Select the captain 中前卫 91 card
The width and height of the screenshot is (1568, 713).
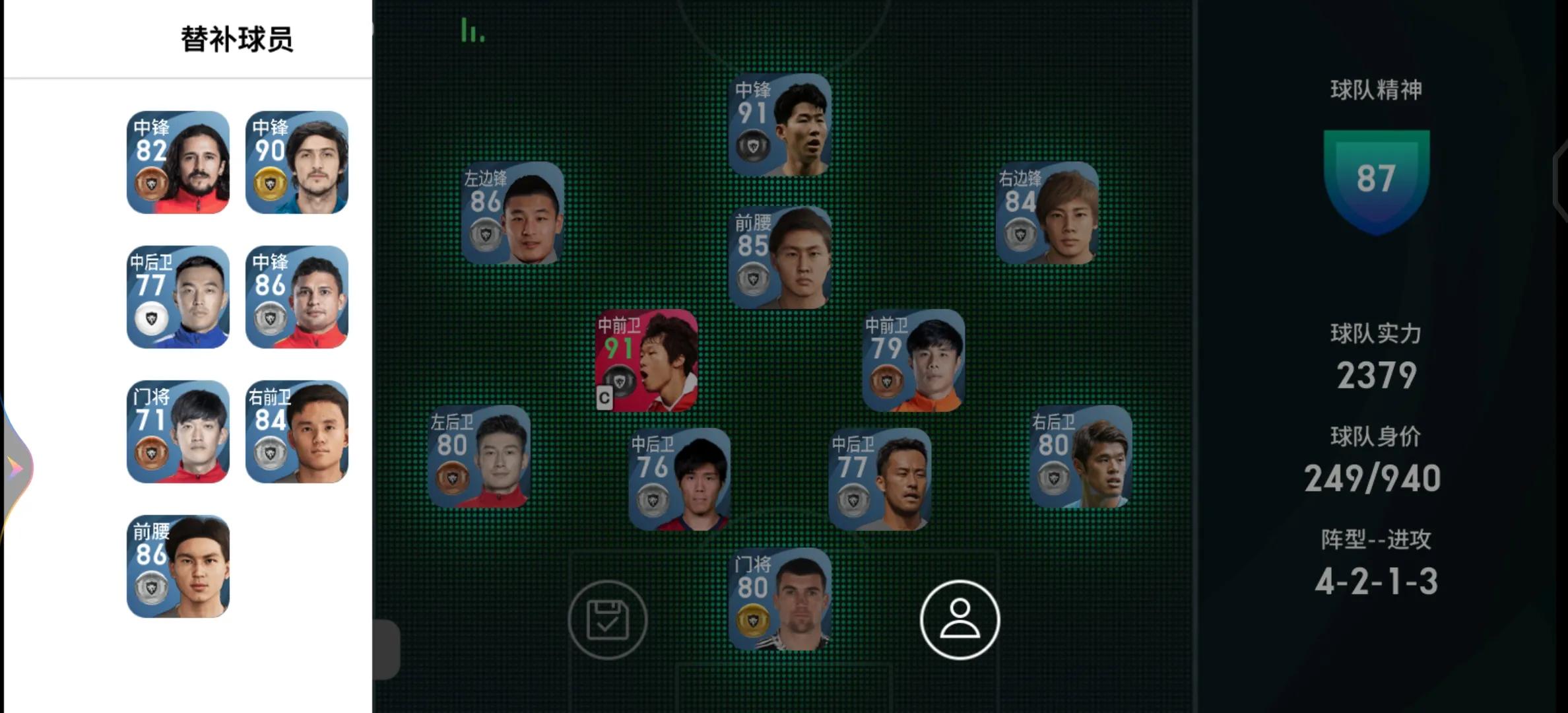[646, 360]
